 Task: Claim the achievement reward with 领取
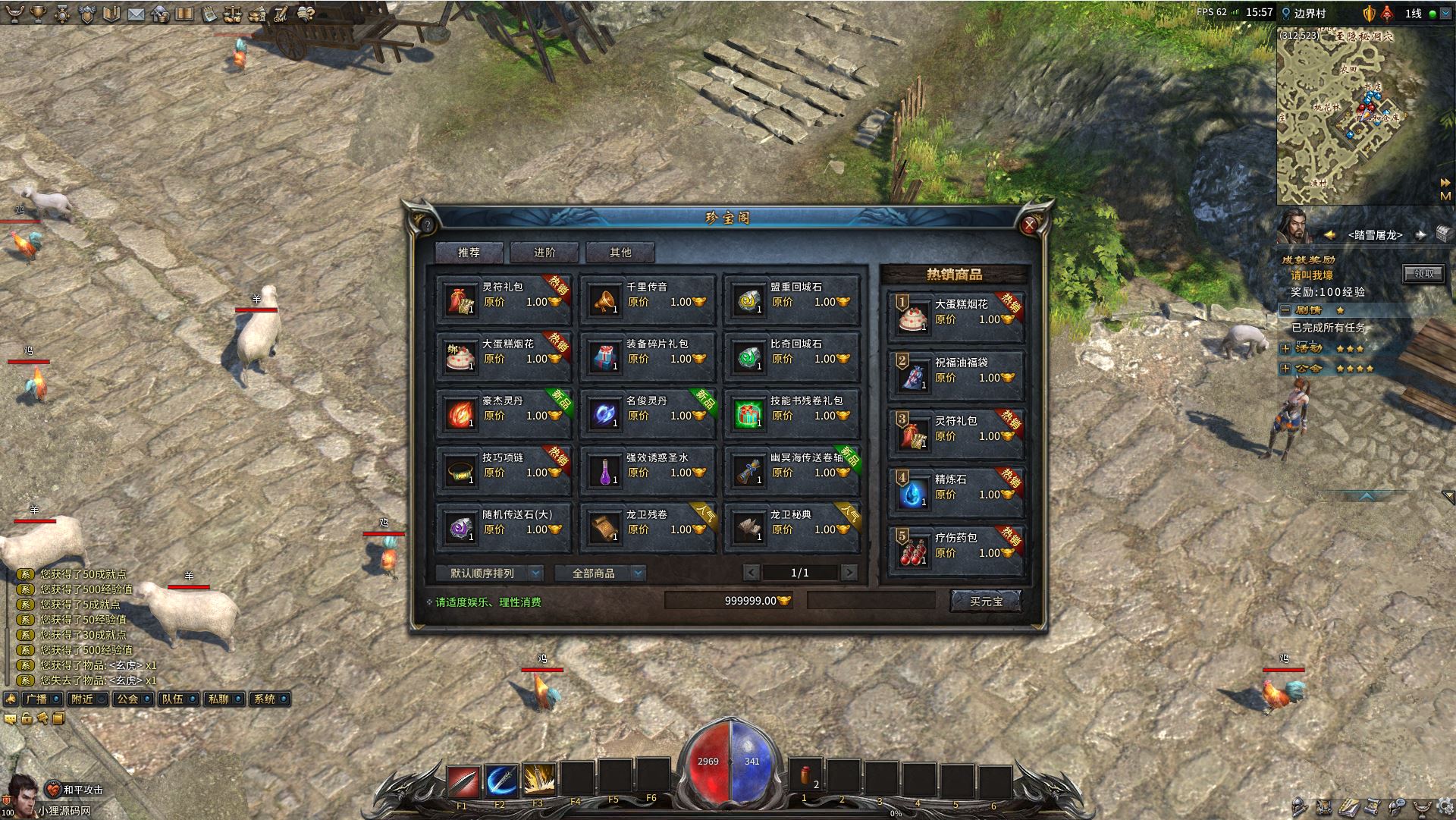point(1423,274)
